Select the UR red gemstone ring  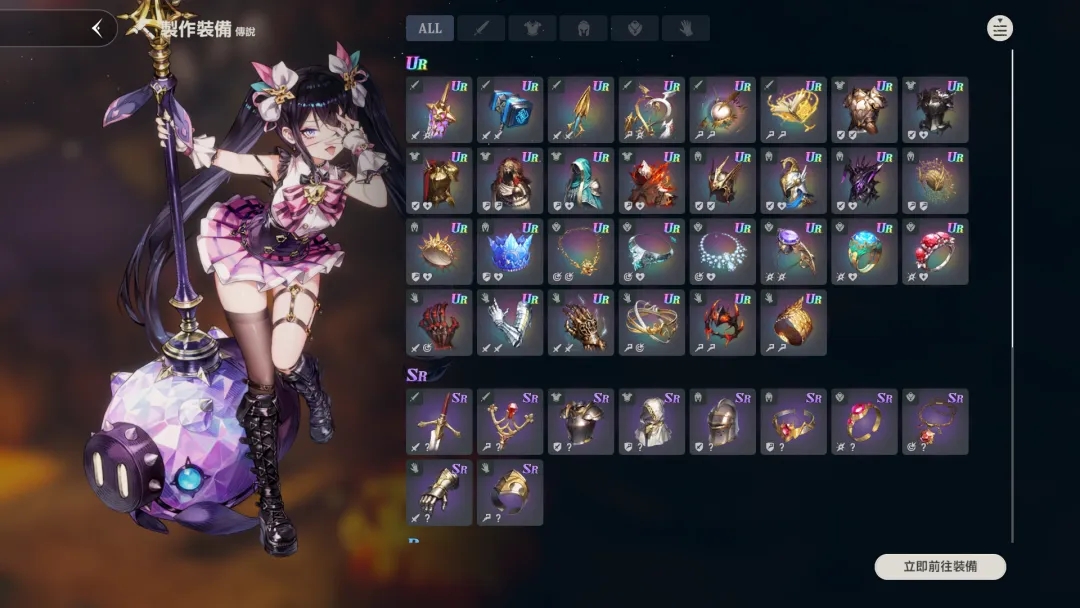pyautogui.click(x=935, y=252)
